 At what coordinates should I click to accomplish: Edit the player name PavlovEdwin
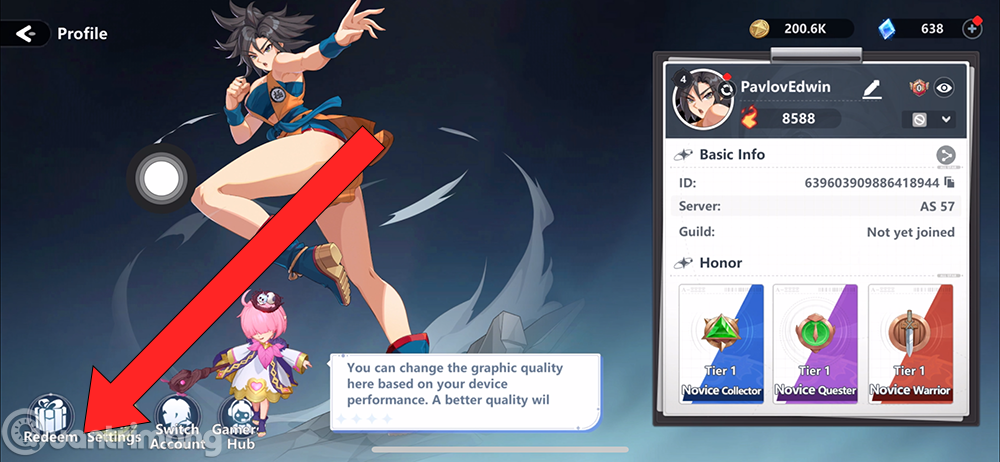click(872, 89)
